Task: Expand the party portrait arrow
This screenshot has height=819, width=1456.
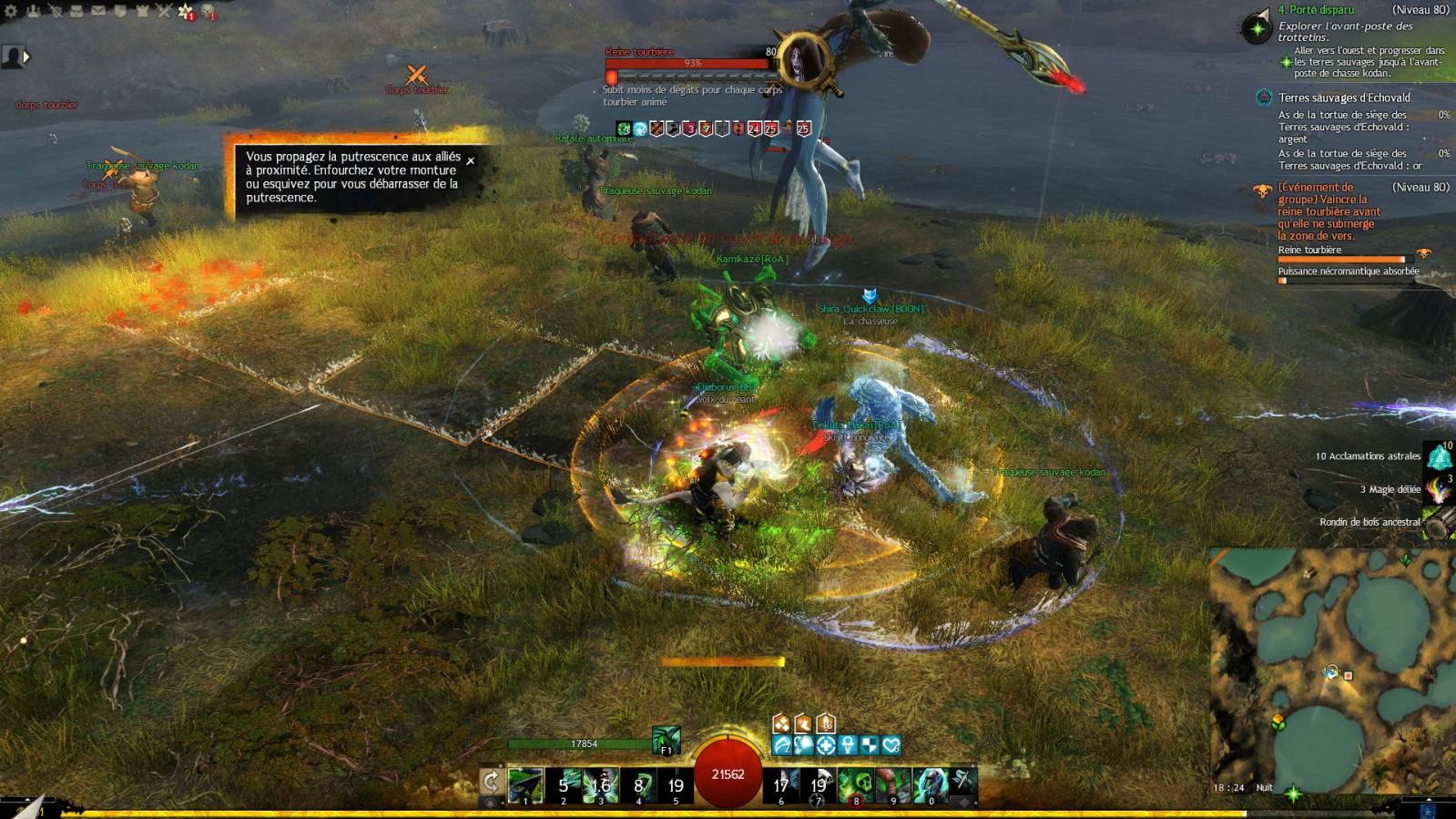Action: pyautogui.click(x=26, y=56)
